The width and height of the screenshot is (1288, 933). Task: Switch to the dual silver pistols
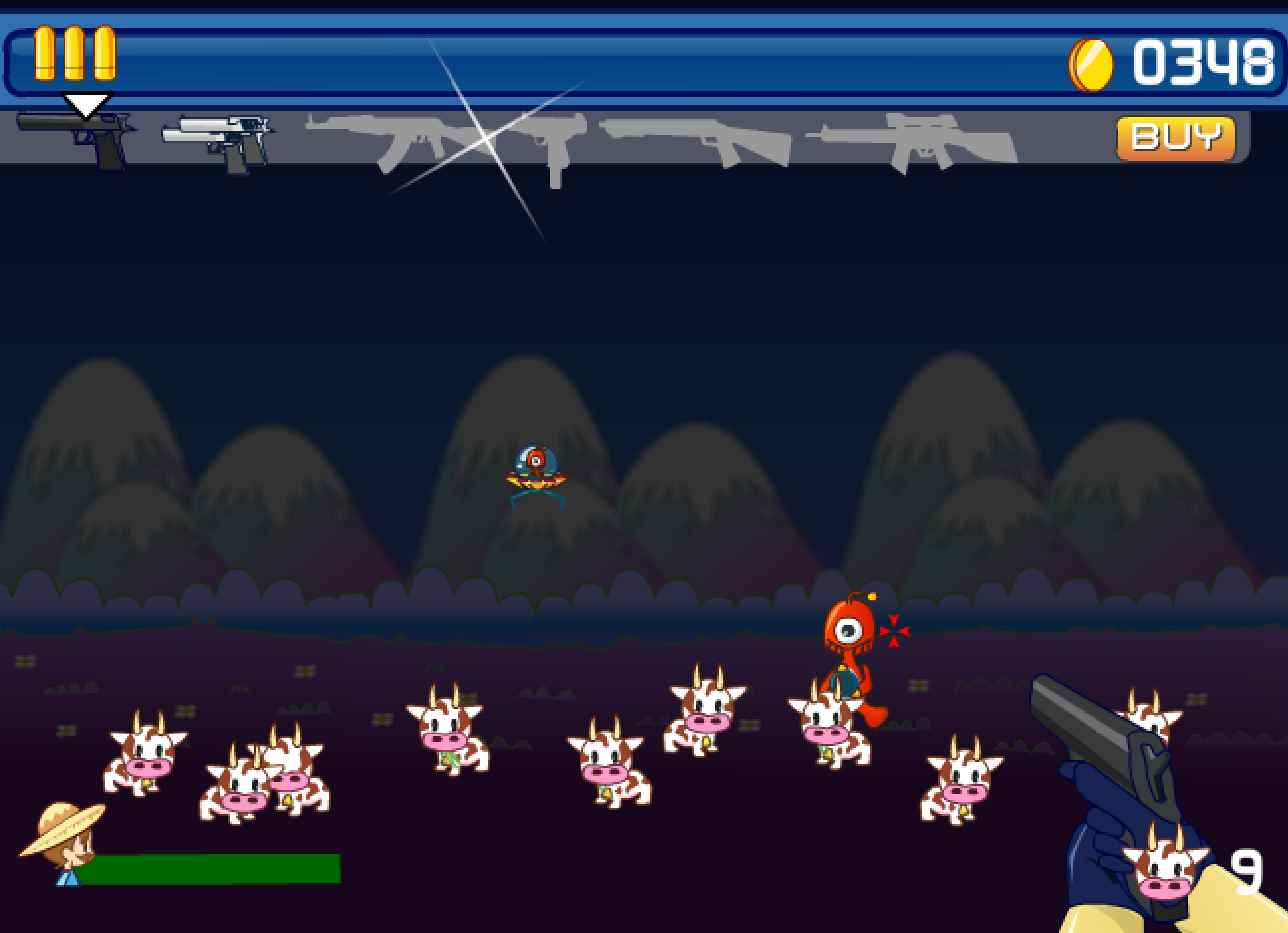click(220, 140)
